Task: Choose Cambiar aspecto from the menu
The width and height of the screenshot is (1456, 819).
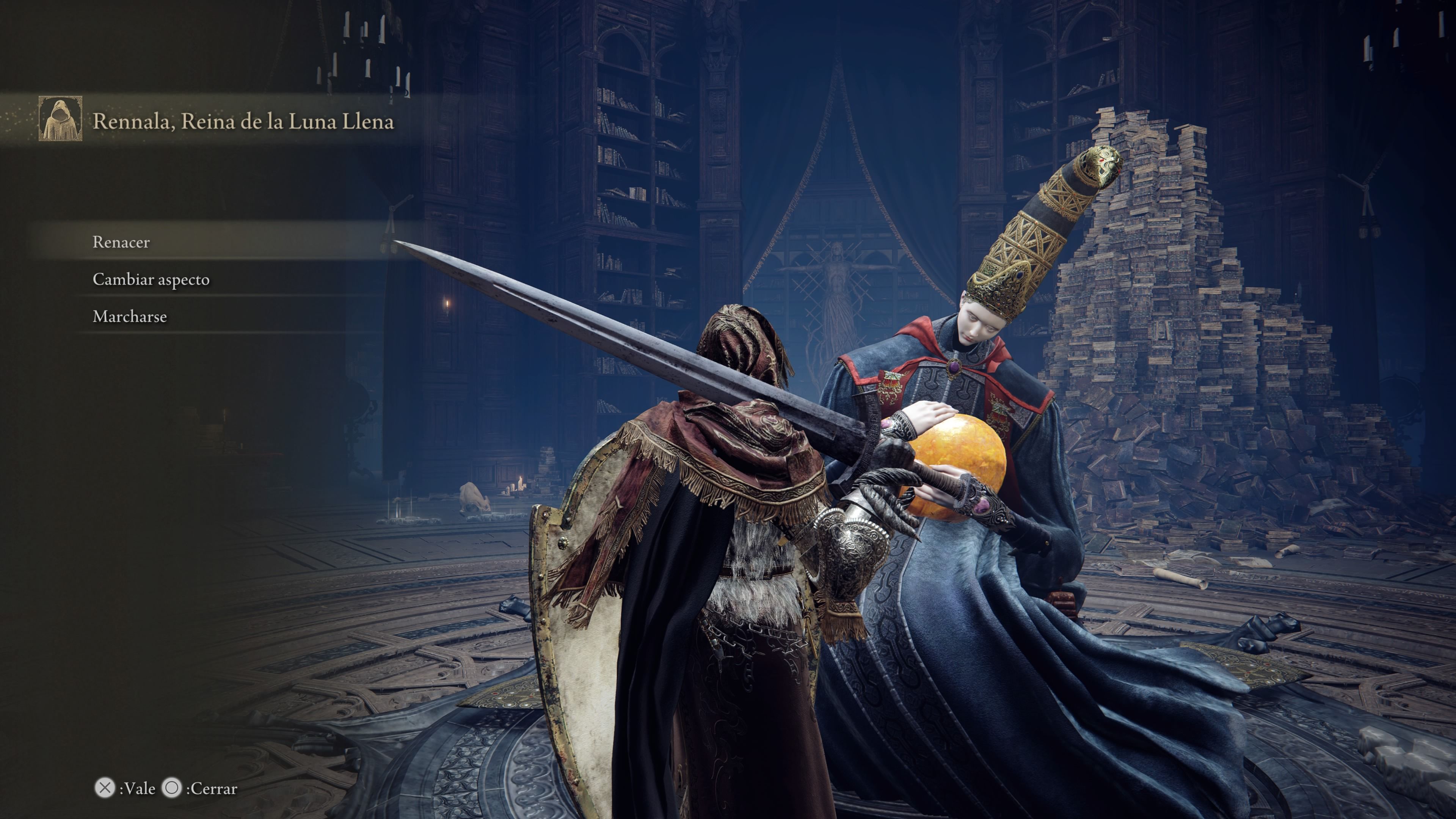Action: [x=151, y=279]
